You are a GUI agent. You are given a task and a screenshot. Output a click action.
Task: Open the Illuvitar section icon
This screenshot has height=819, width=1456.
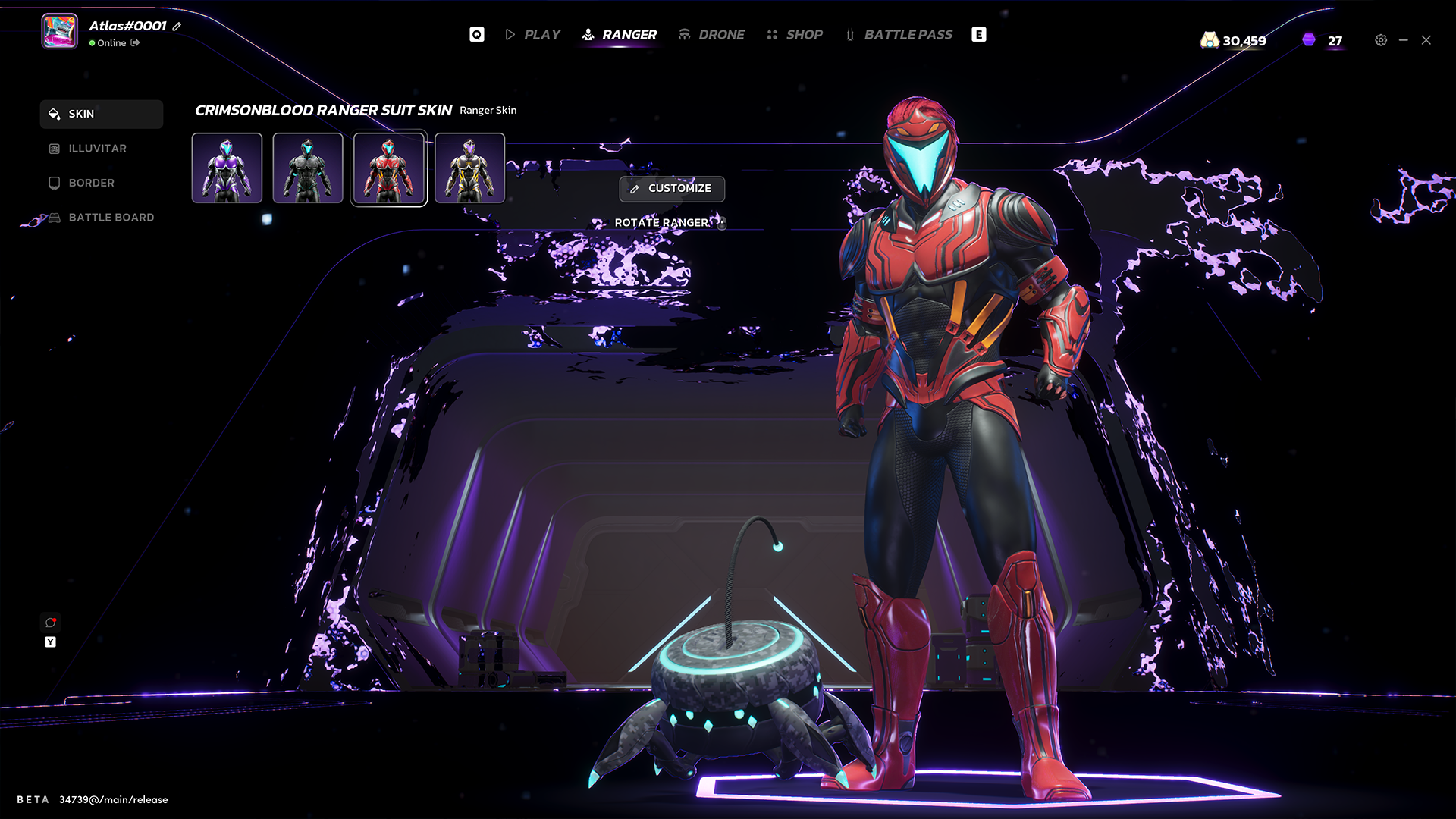point(53,148)
